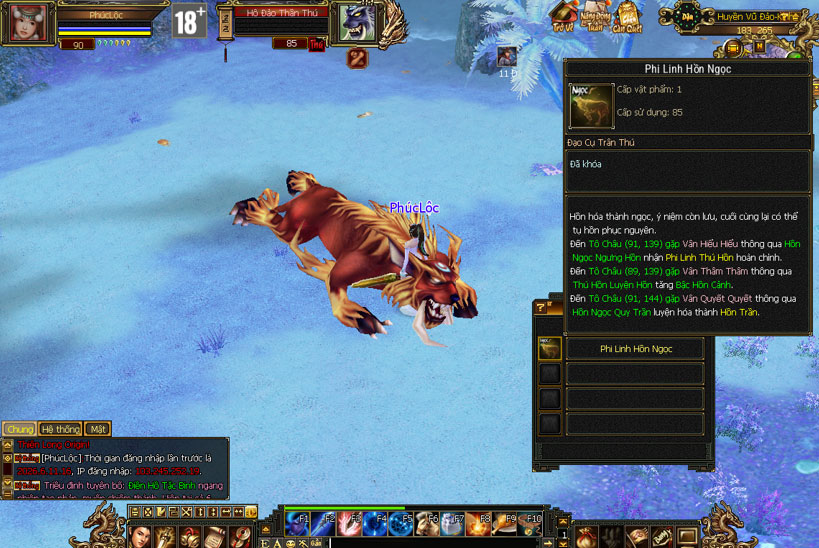Trigger the F10 hotbar skill
This screenshot has width=819, height=548.
coord(530,522)
